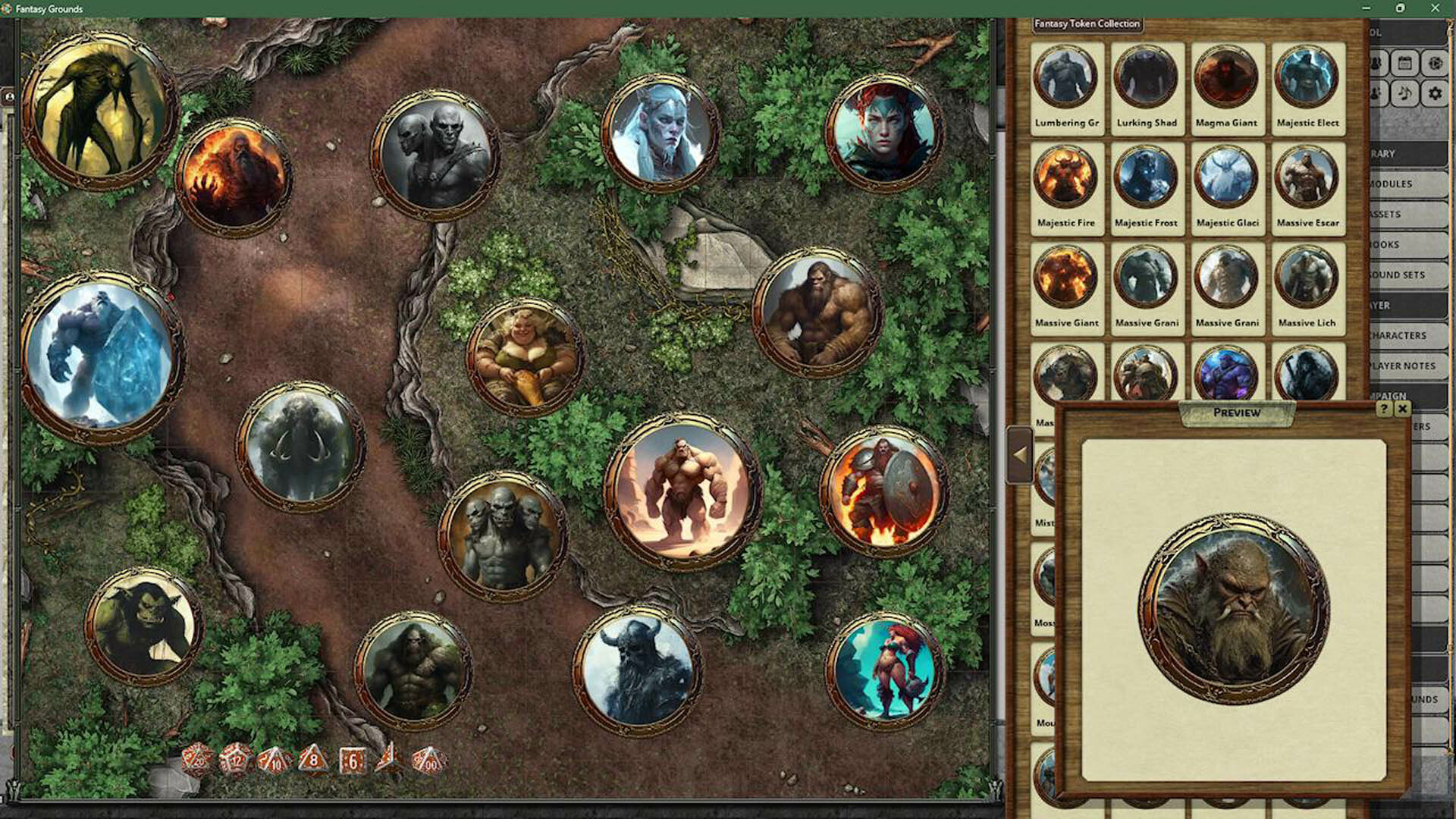Screen dimensions: 1456x819
Task: Open the calendar tool in the sidebar
Action: [1404, 64]
